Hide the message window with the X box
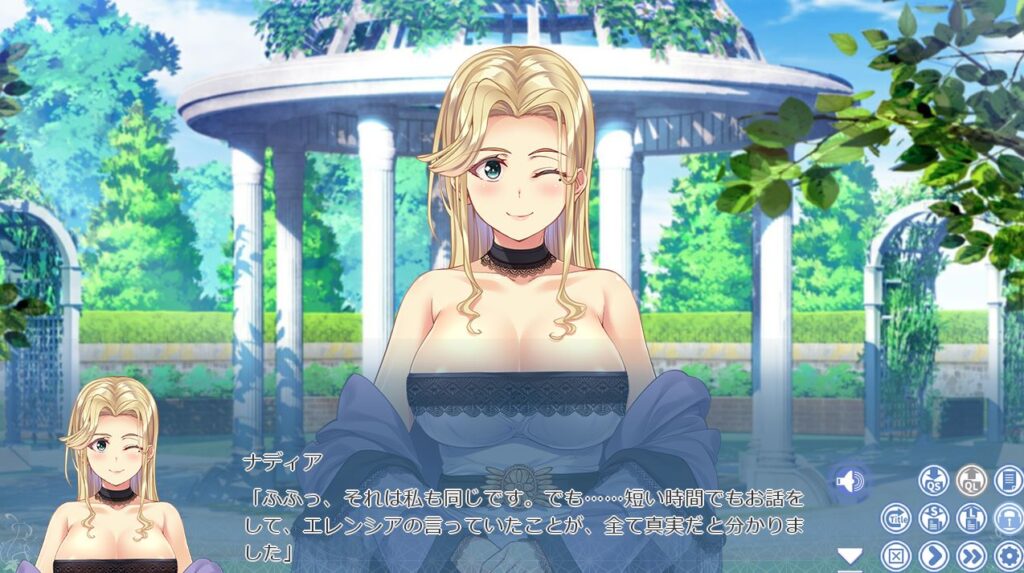Viewport: 1024px width, 573px height. (x=896, y=555)
